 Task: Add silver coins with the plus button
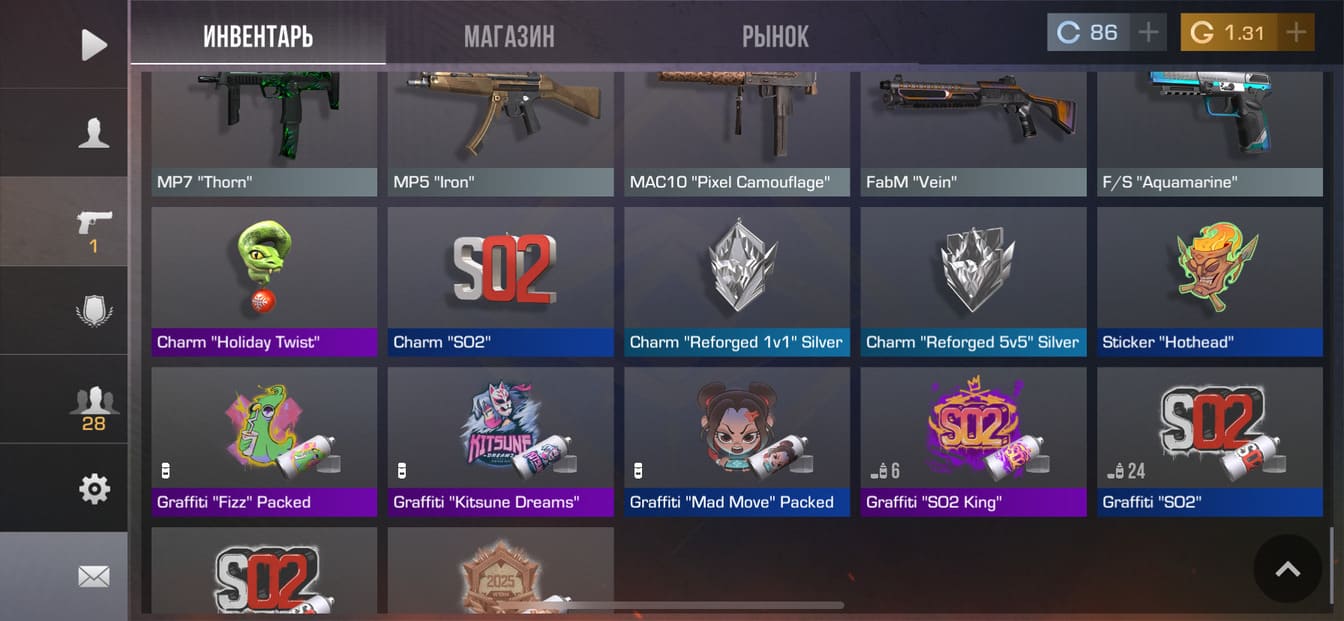[x=1148, y=33]
